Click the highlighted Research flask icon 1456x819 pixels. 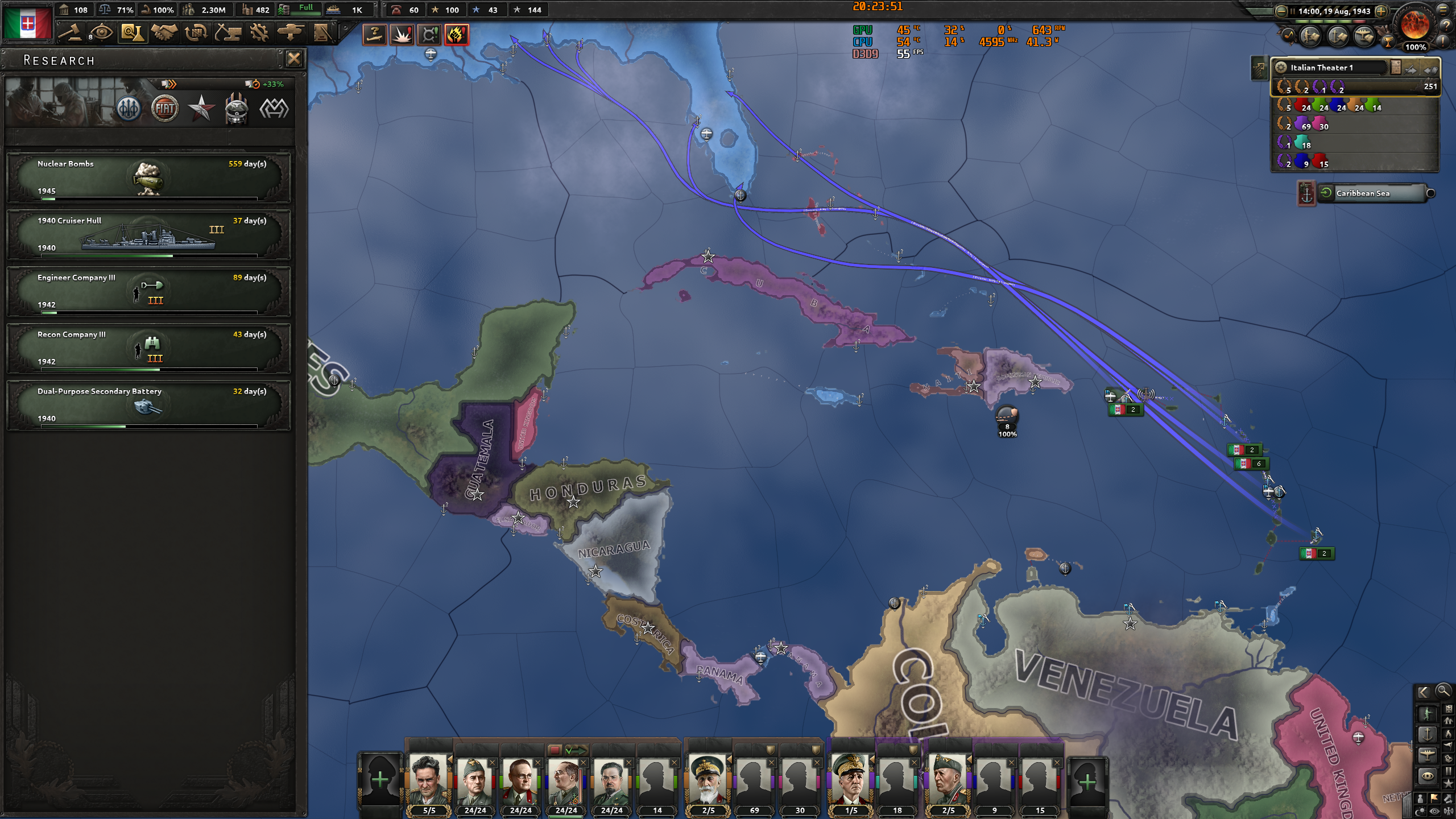[131, 32]
